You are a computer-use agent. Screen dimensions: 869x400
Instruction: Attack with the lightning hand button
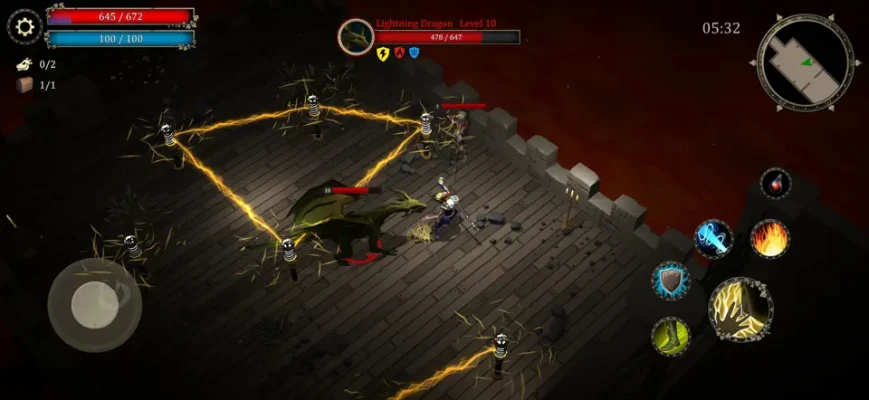tap(741, 309)
